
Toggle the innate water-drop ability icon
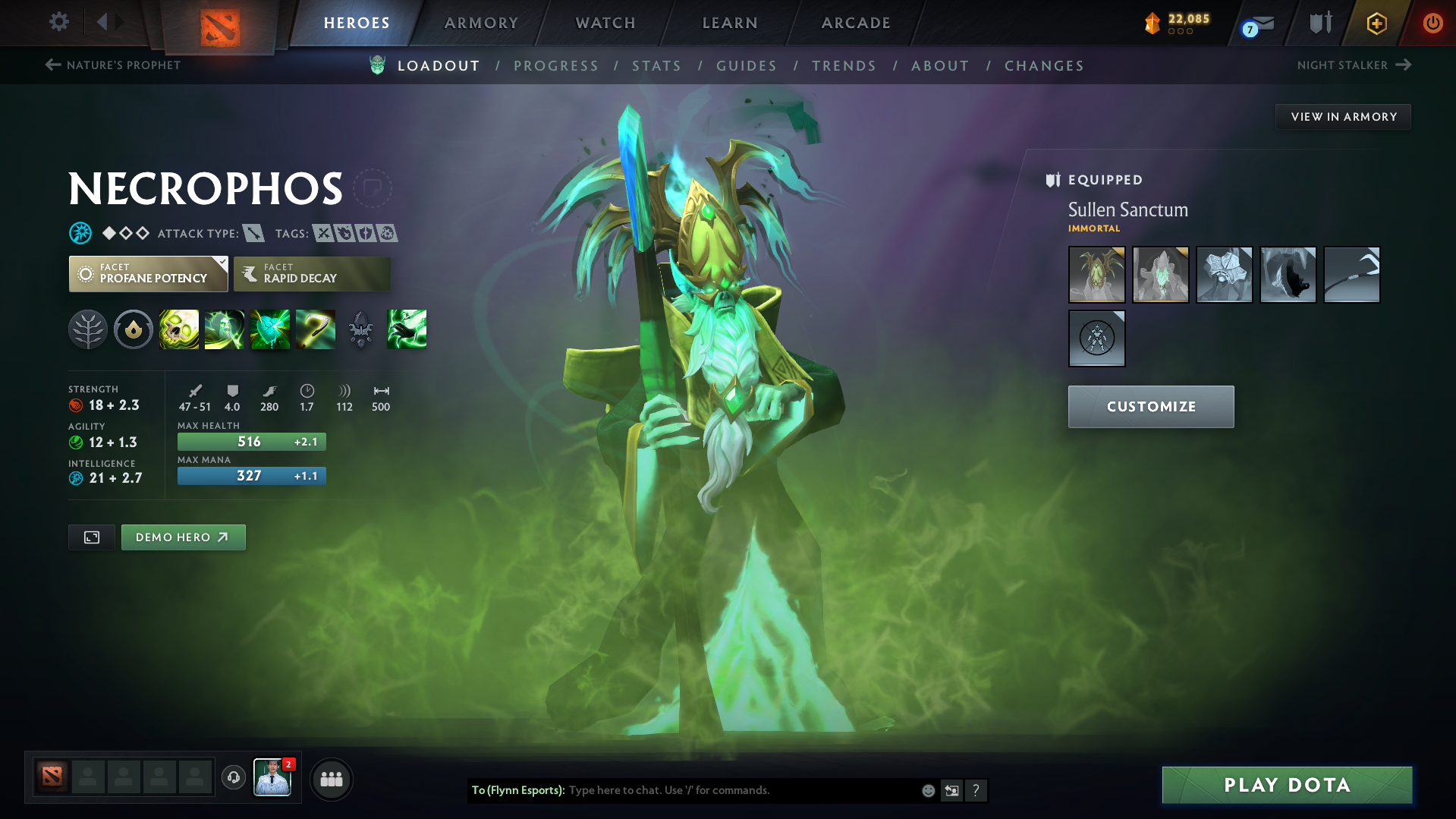(134, 329)
